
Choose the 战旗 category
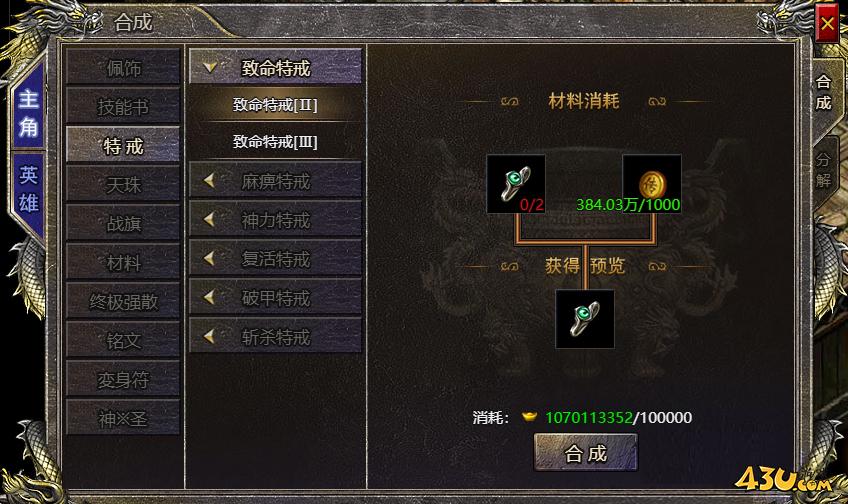tap(123, 224)
